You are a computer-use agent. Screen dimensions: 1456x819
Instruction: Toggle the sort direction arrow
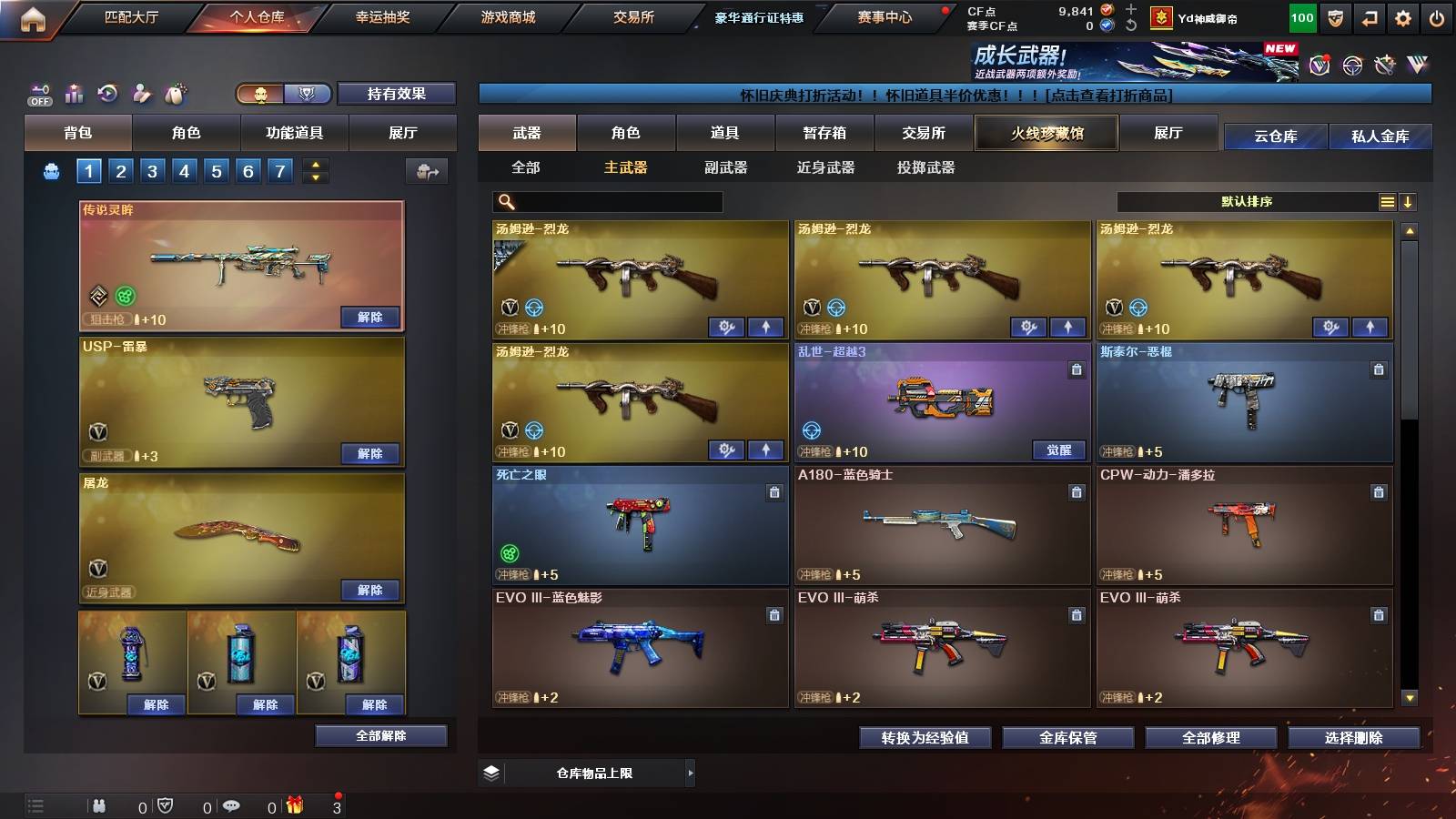click(x=1409, y=201)
